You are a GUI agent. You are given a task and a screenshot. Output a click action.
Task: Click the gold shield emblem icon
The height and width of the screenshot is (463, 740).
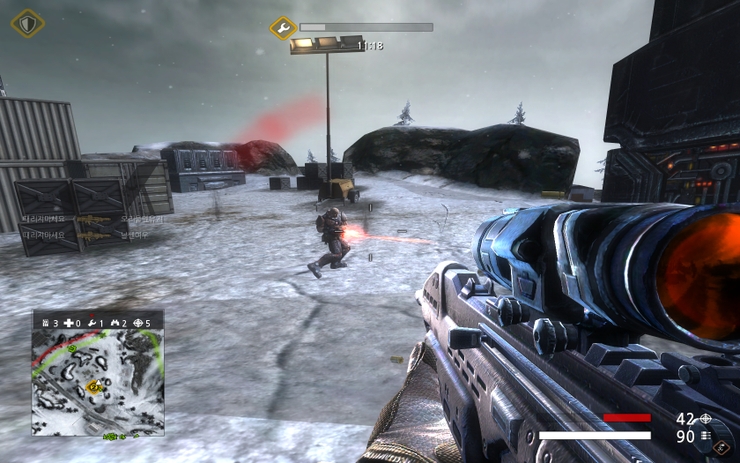click(27, 22)
